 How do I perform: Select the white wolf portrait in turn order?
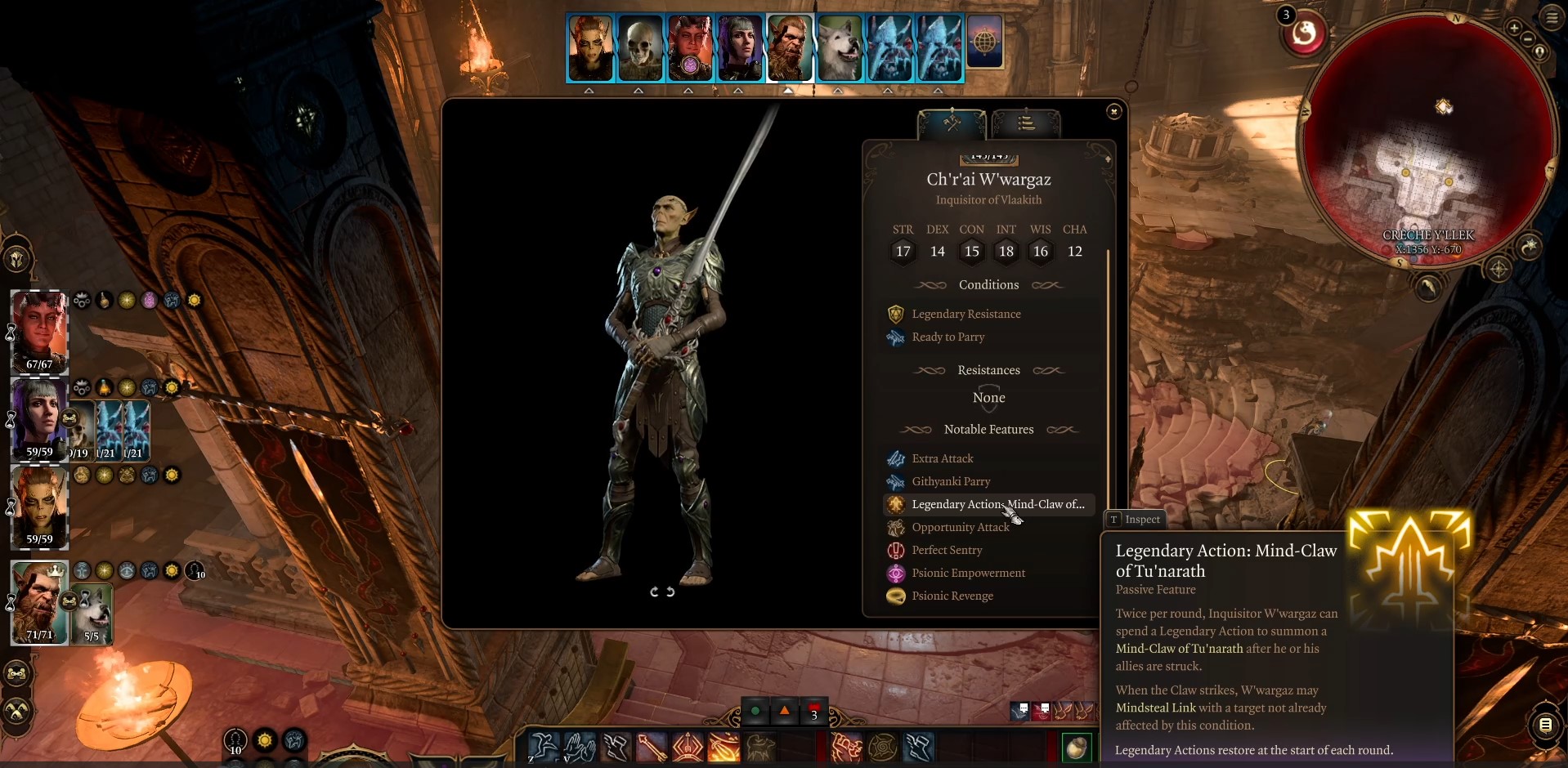(x=840, y=48)
